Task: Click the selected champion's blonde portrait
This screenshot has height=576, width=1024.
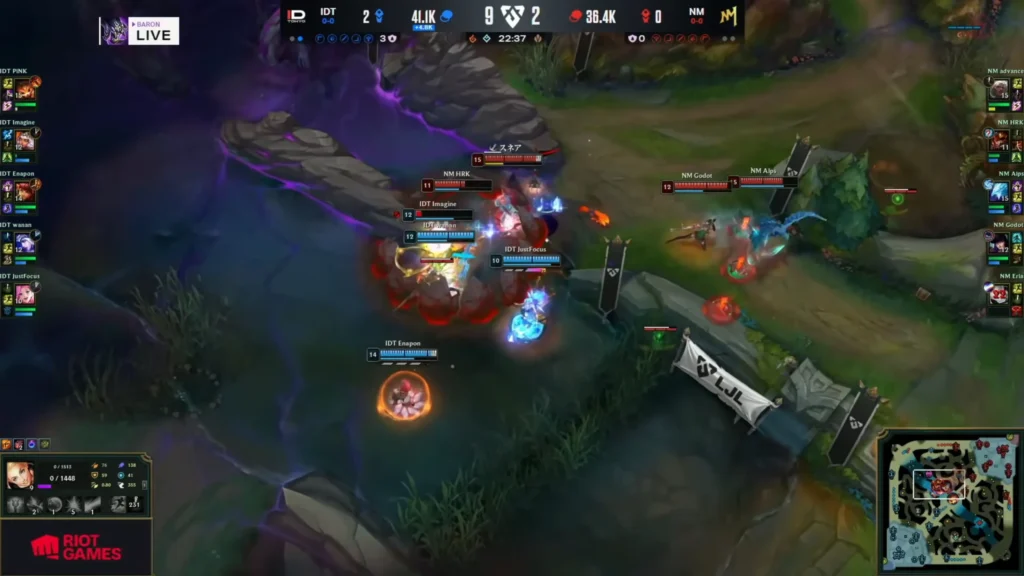Action: pyautogui.click(x=20, y=475)
